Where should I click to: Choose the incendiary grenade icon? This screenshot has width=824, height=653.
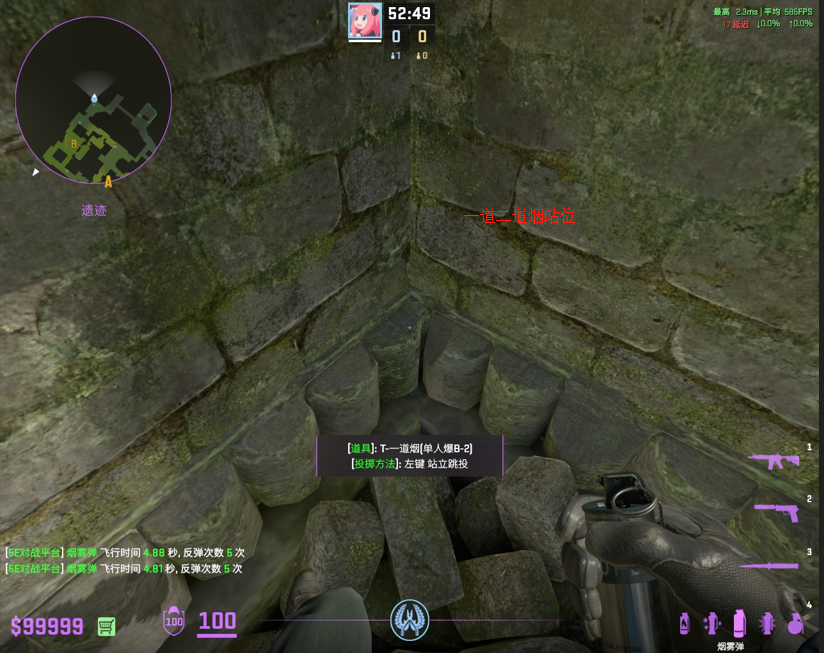point(684,623)
